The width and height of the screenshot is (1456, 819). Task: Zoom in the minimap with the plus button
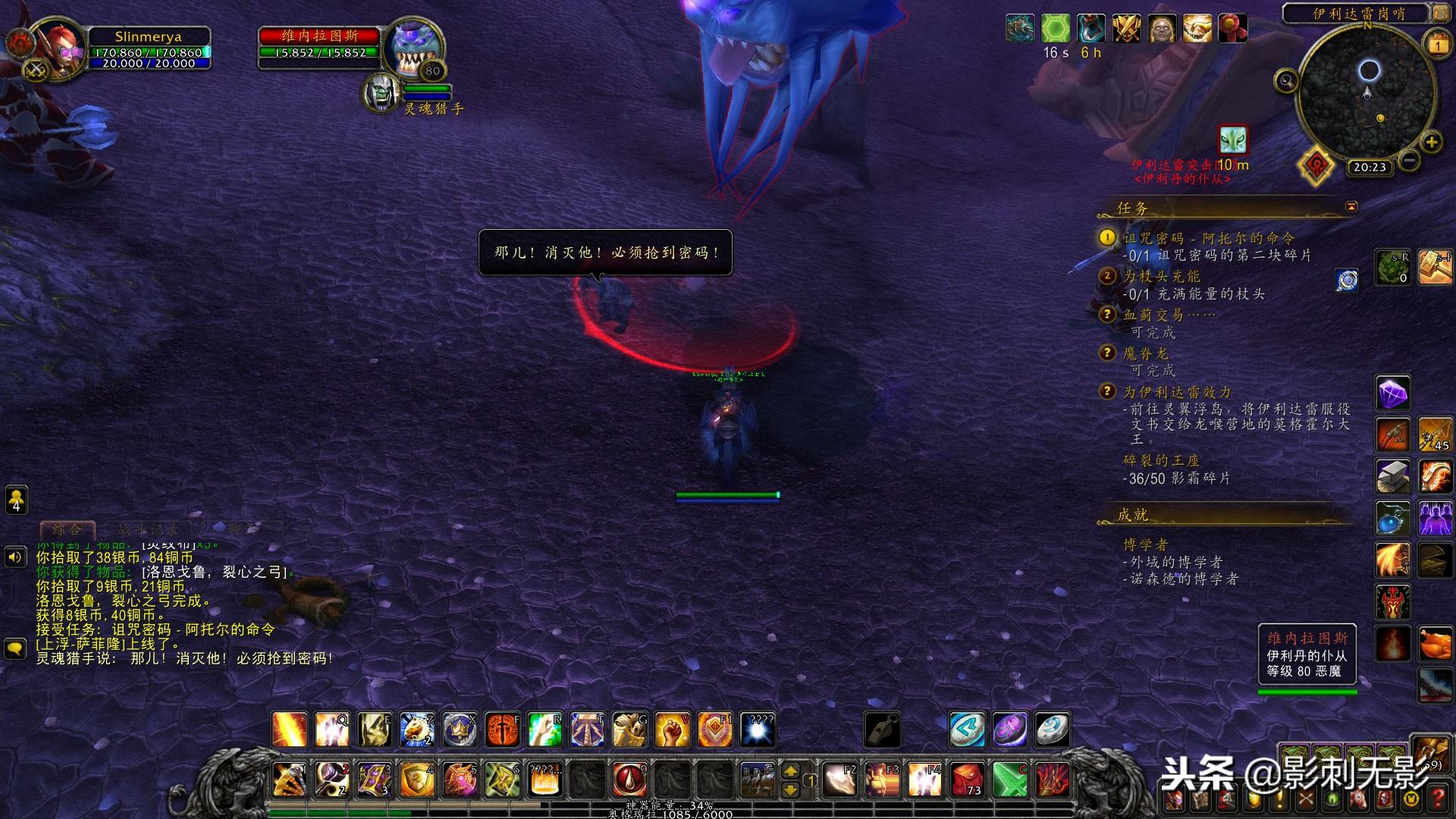[x=1431, y=142]
